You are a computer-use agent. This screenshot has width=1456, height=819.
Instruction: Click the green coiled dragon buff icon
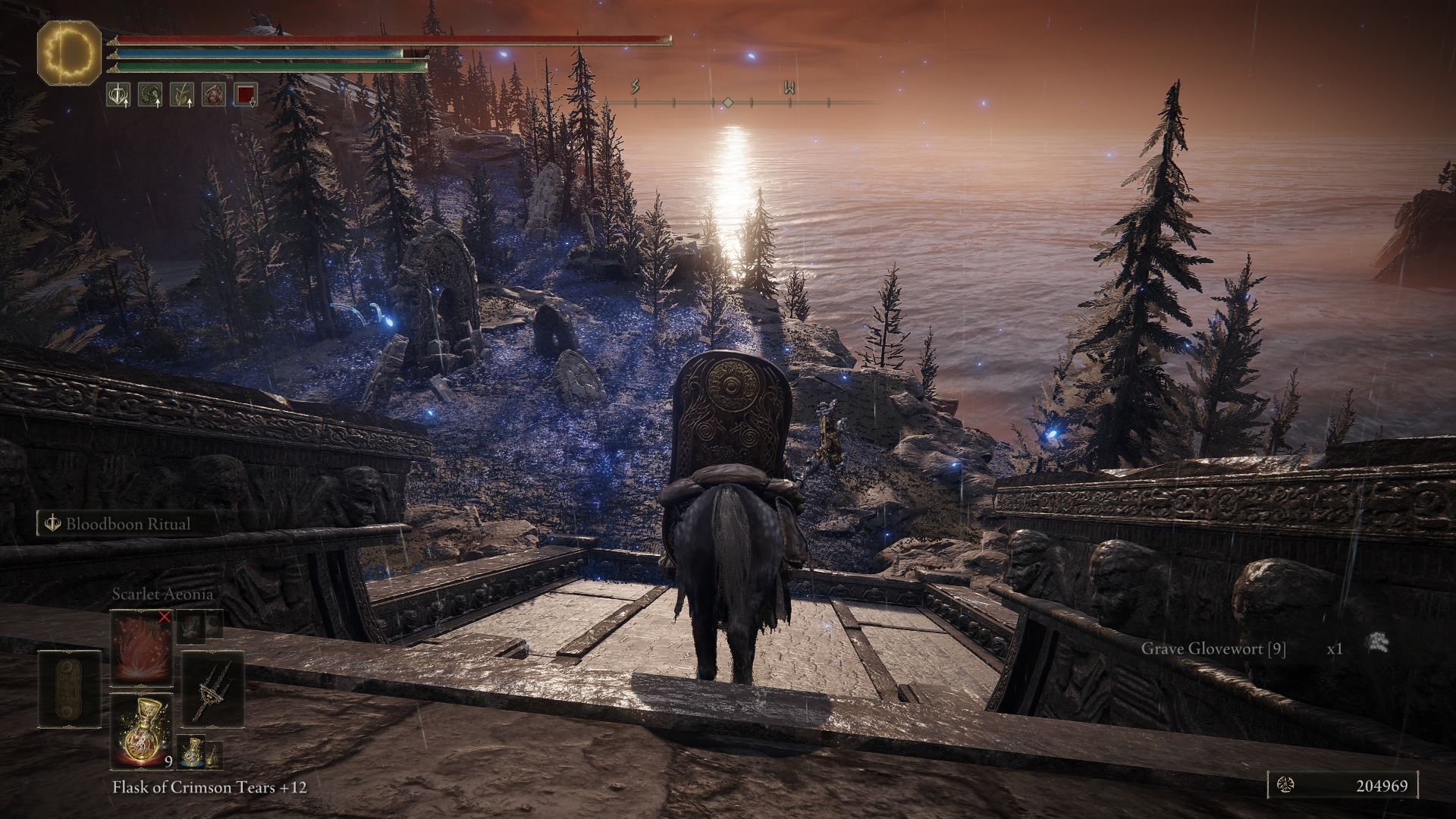tap(150, 94)
